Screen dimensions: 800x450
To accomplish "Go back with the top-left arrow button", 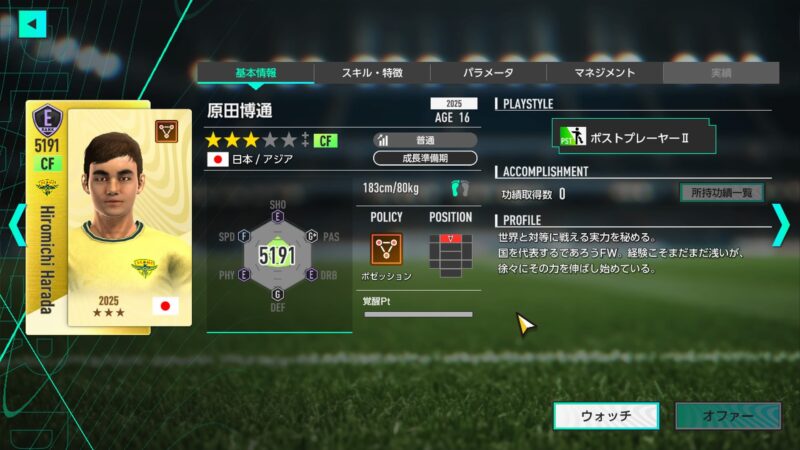I will point(33,23).
